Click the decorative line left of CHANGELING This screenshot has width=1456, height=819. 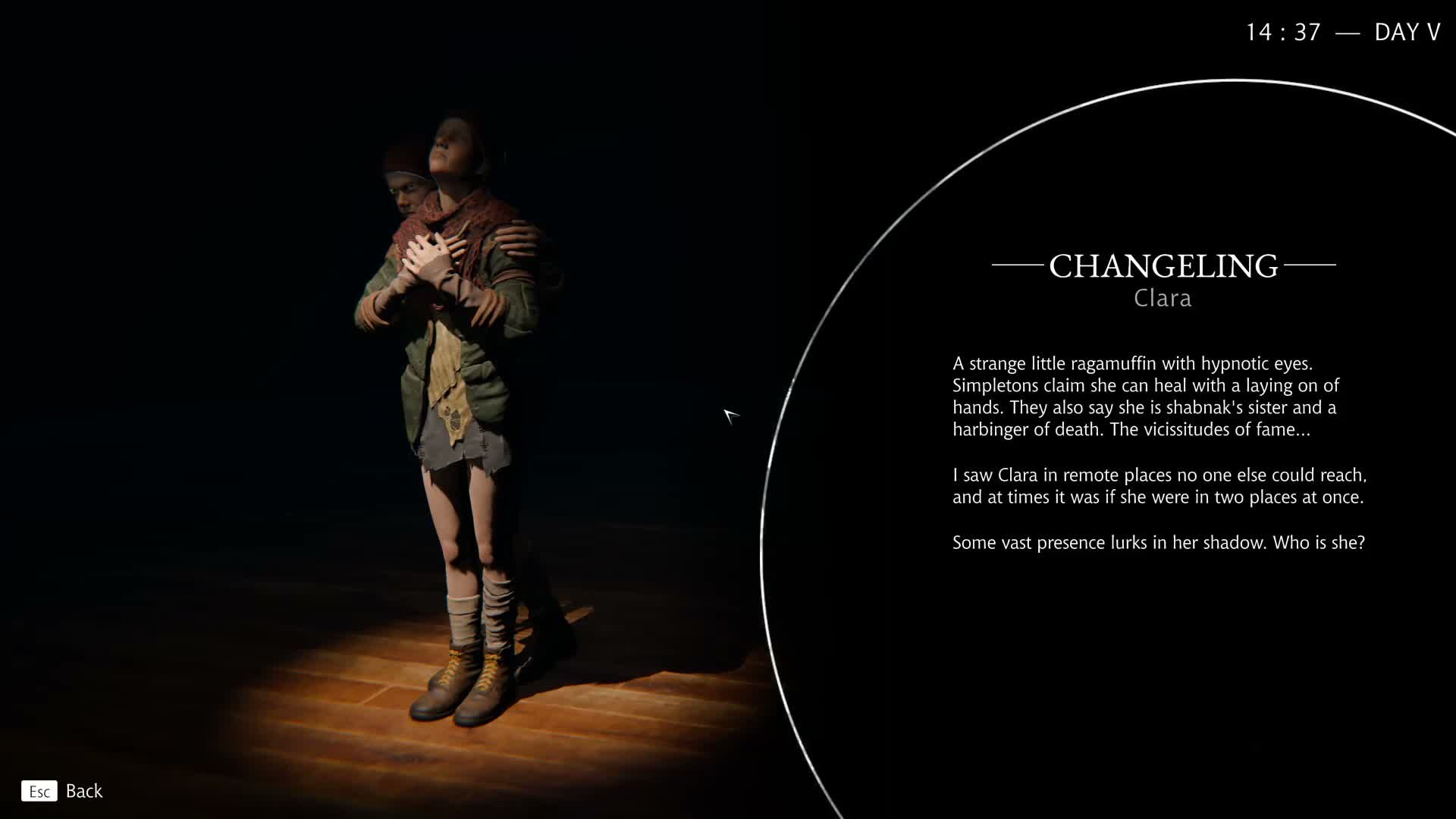click(1018, 266)
